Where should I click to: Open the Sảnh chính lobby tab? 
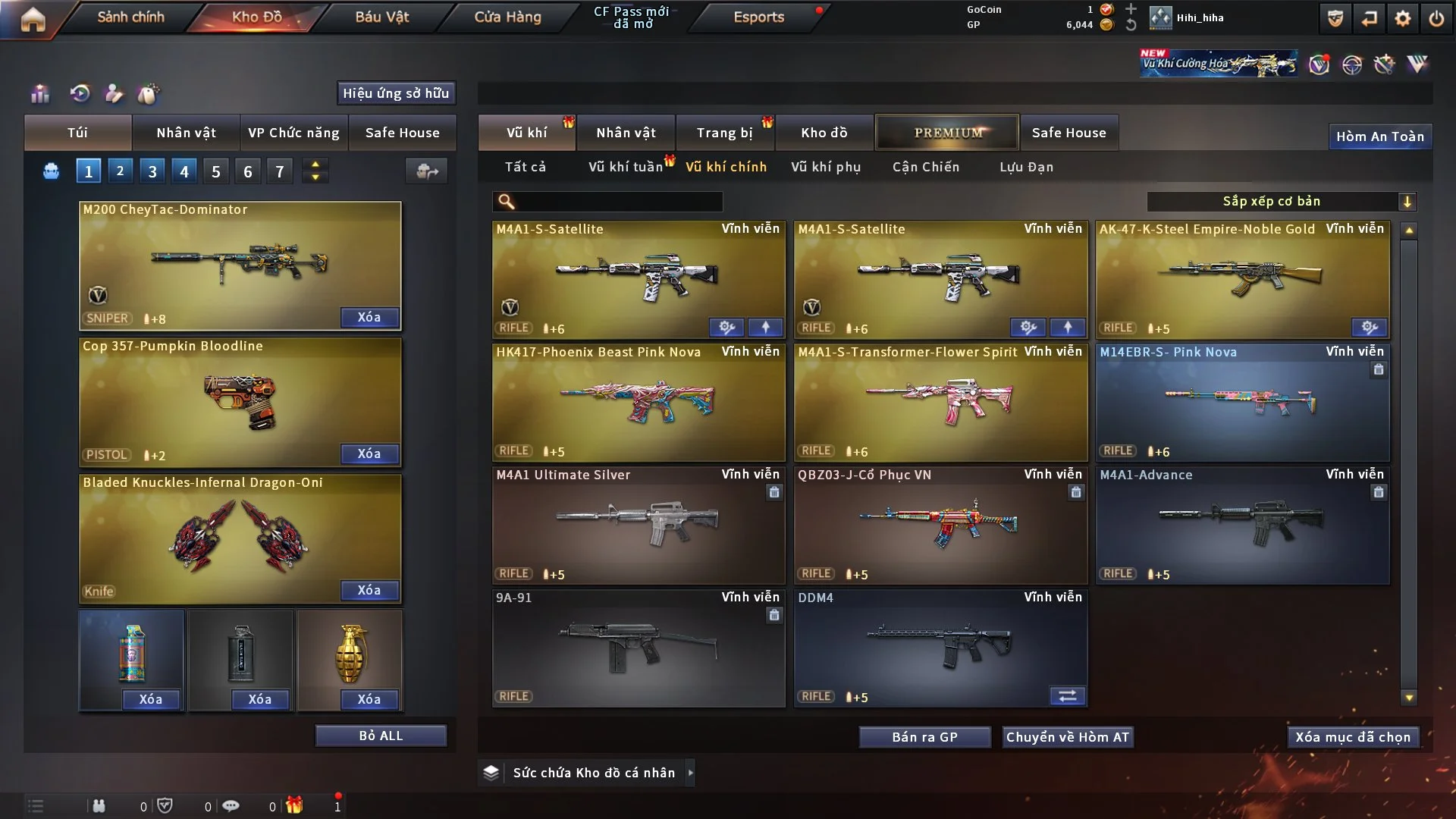(x=130, y=17)
